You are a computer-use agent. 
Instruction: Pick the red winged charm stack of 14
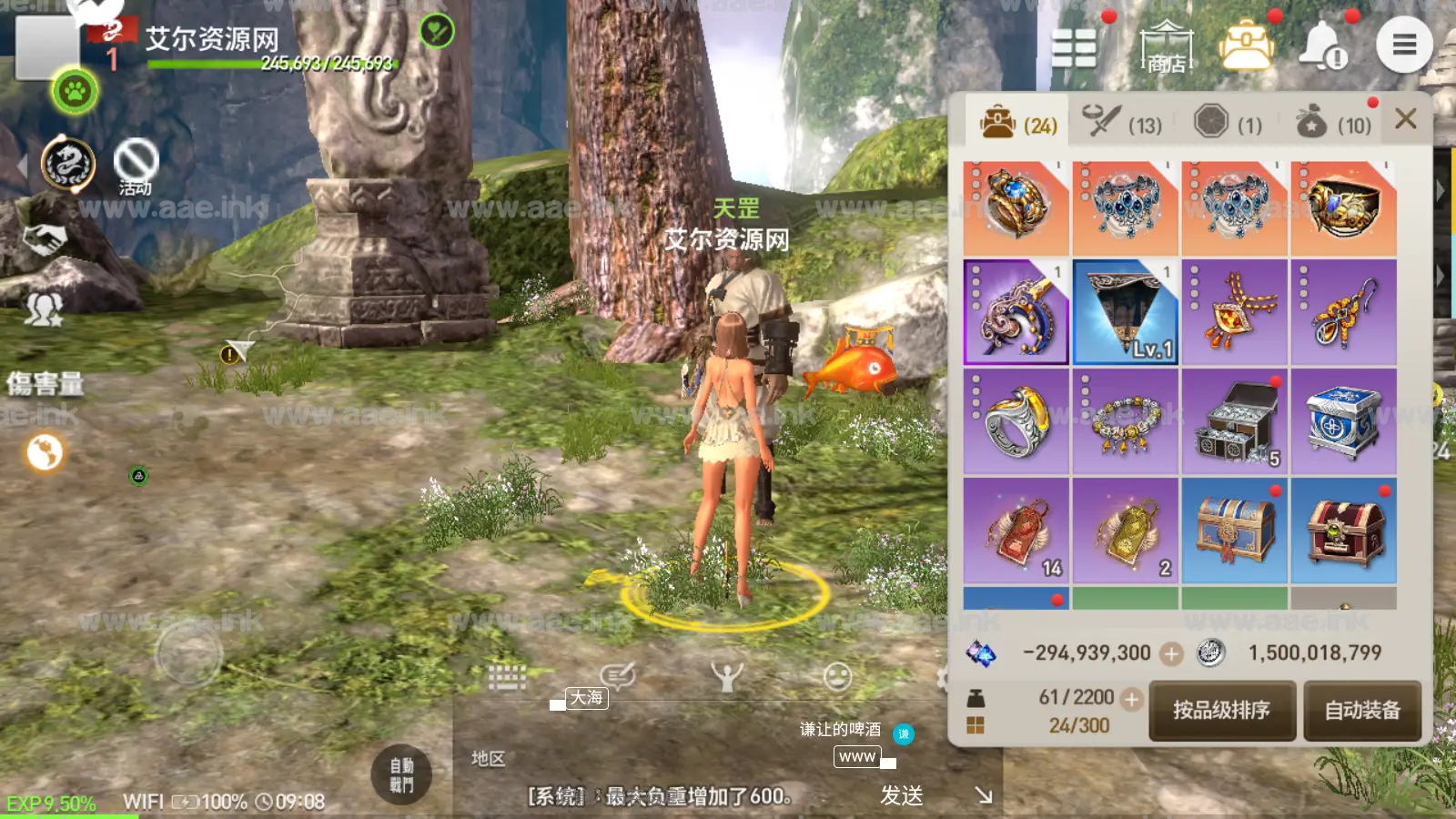(x=1016, y=531)
